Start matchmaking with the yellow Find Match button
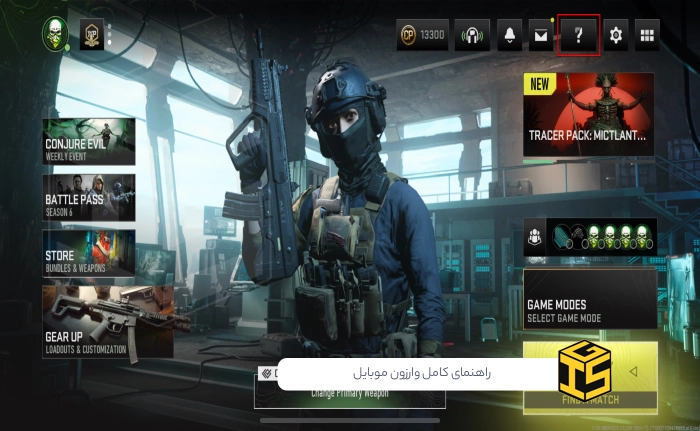 coord(590,378)
